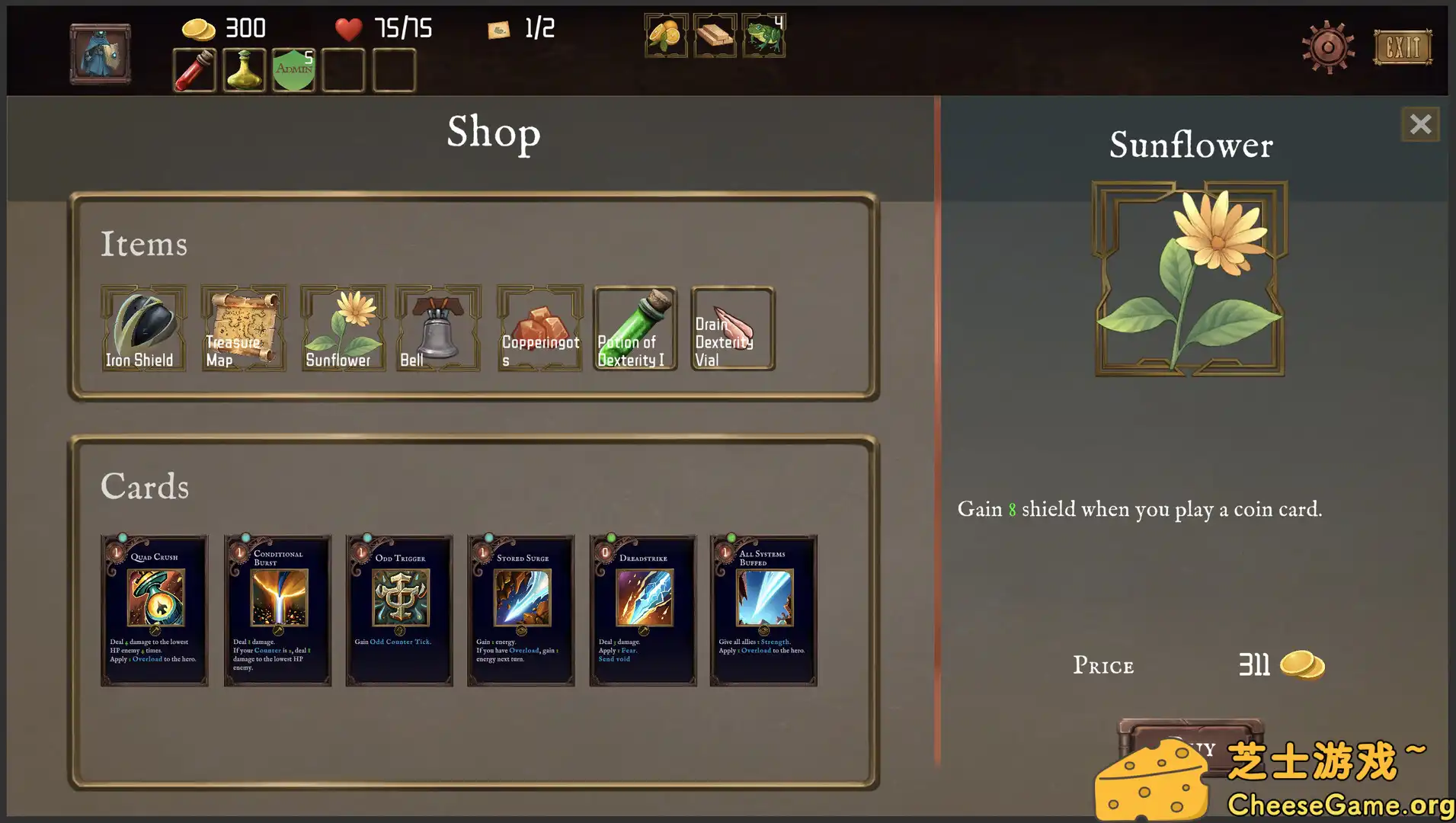Select the Quad Crush card

154,610
